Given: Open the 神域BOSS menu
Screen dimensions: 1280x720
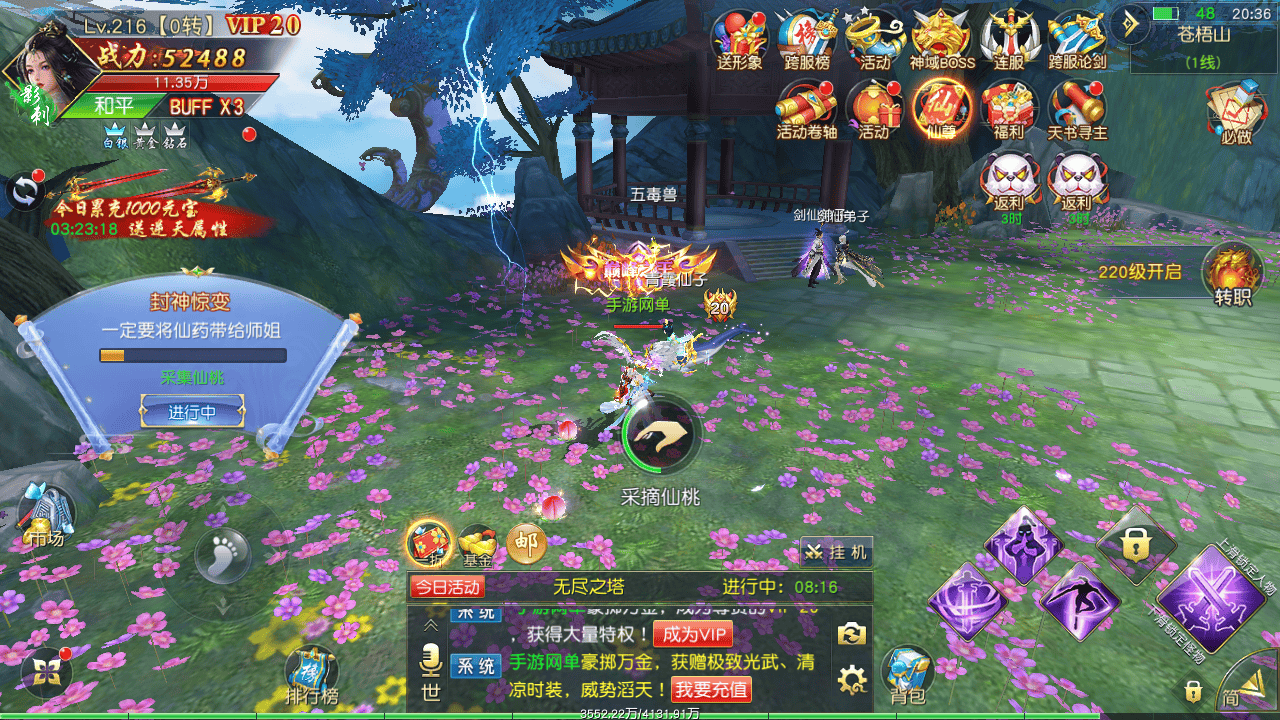Looking at the screenshot, I should pos(942,38).
